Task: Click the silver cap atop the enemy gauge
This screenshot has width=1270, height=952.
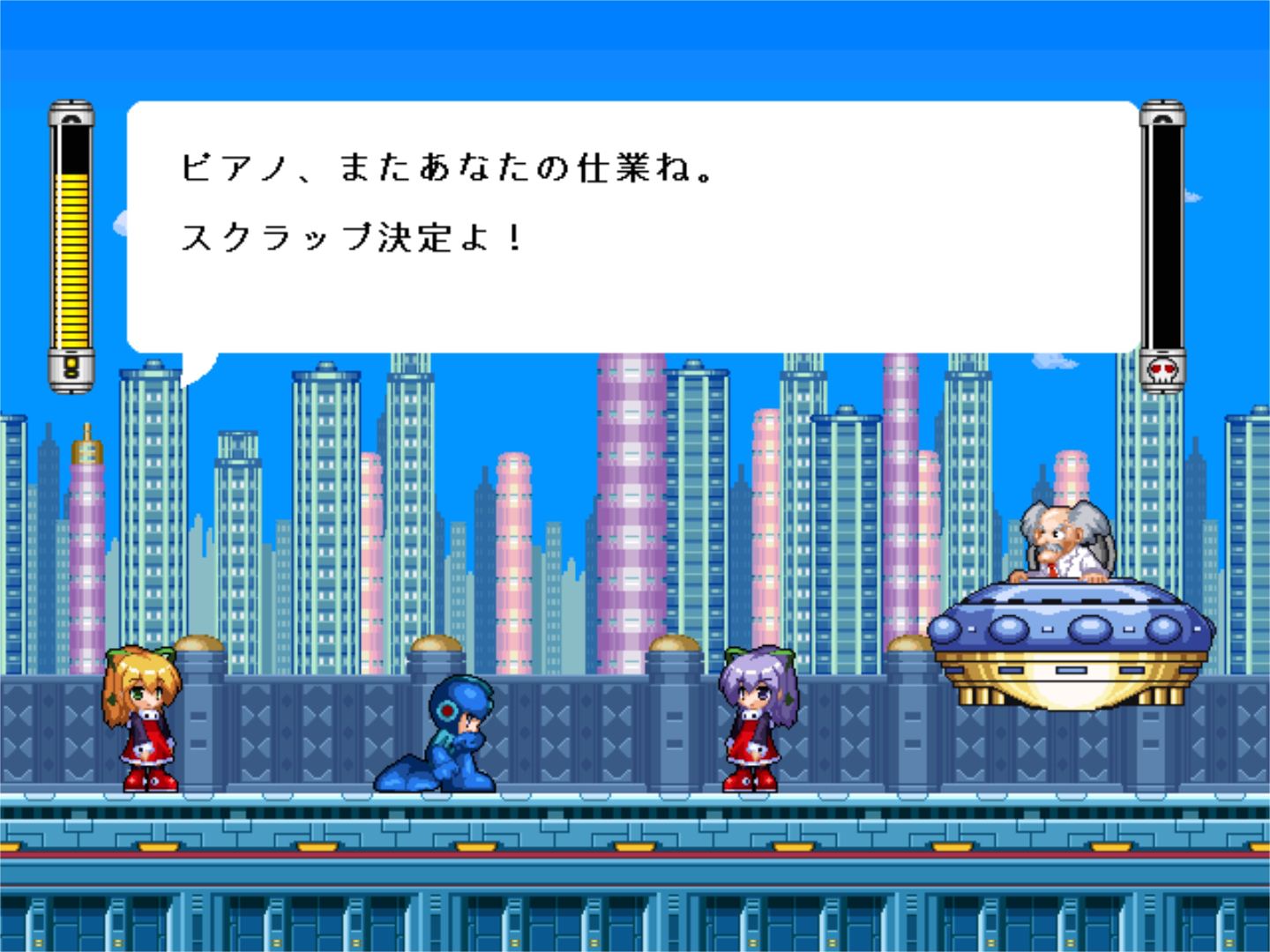Action: 1164,113
